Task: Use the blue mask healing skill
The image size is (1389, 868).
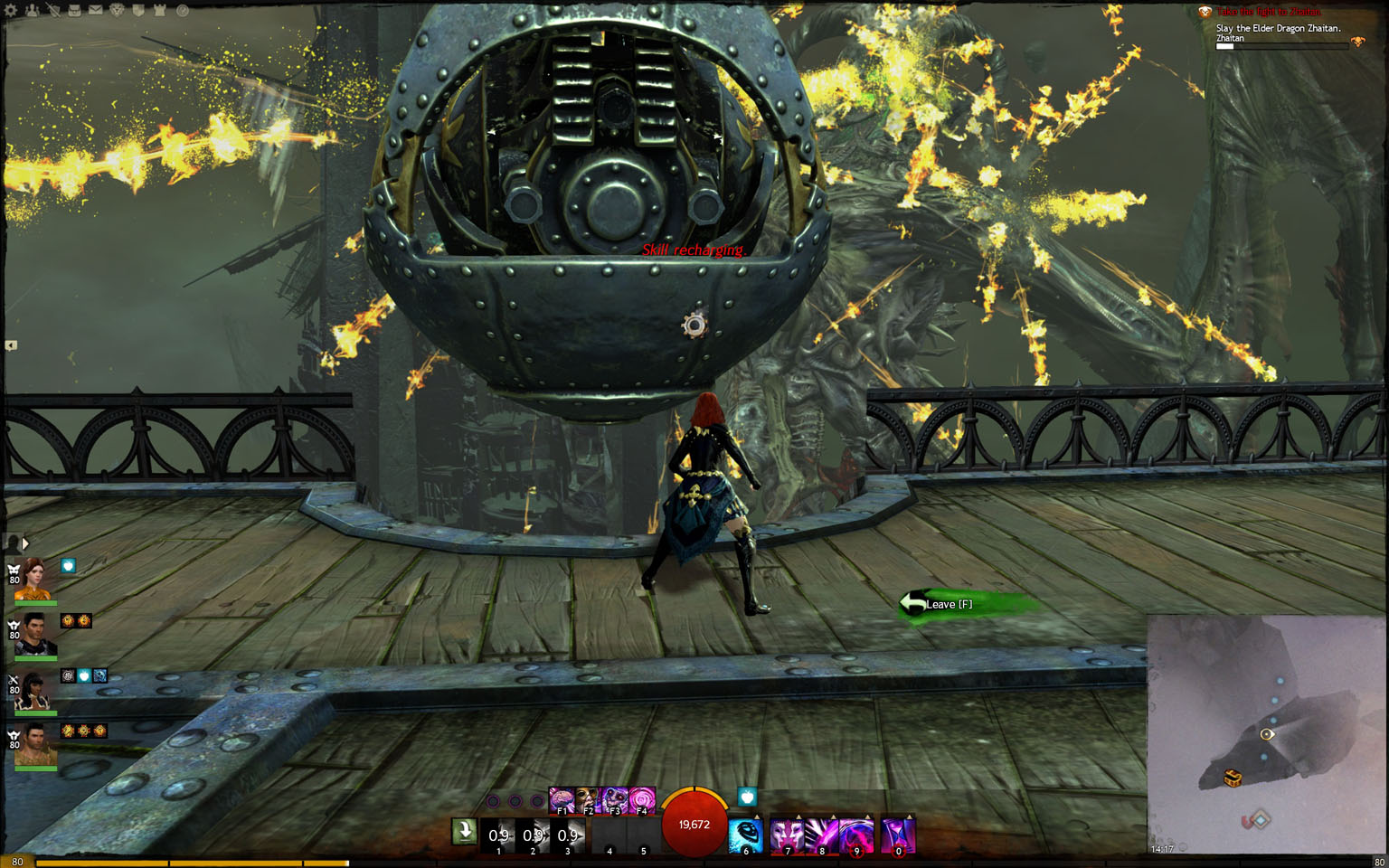Action: pos(746,835)
